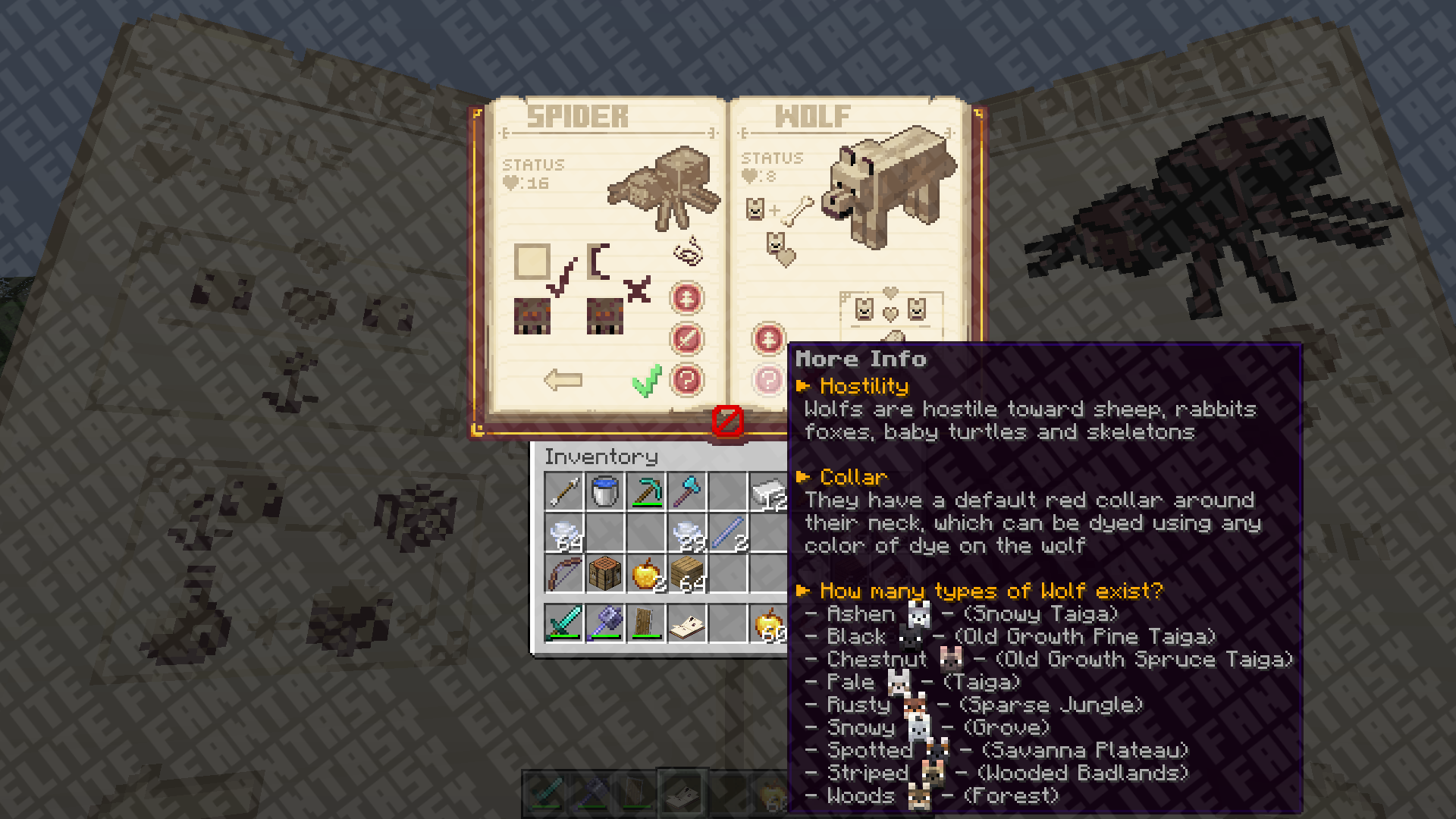Select the diamond pickaxe slot
Image resolution: width=1456 pixels, height=819 pixels.
646,491
